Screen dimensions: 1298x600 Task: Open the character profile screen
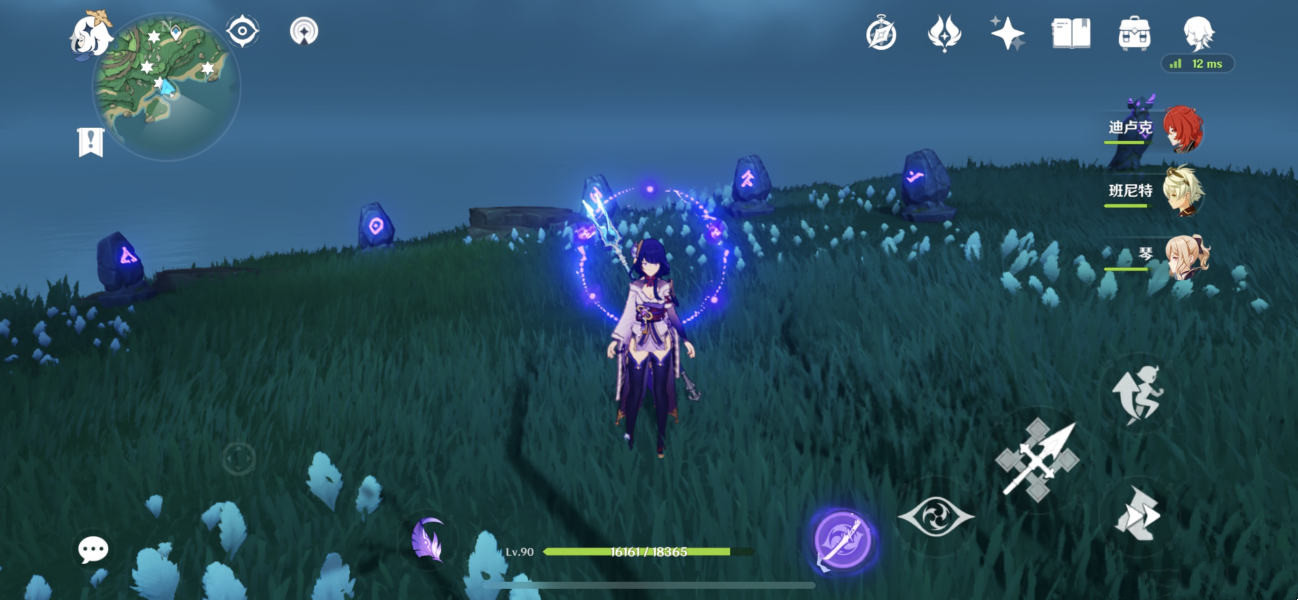point(1198,34)
